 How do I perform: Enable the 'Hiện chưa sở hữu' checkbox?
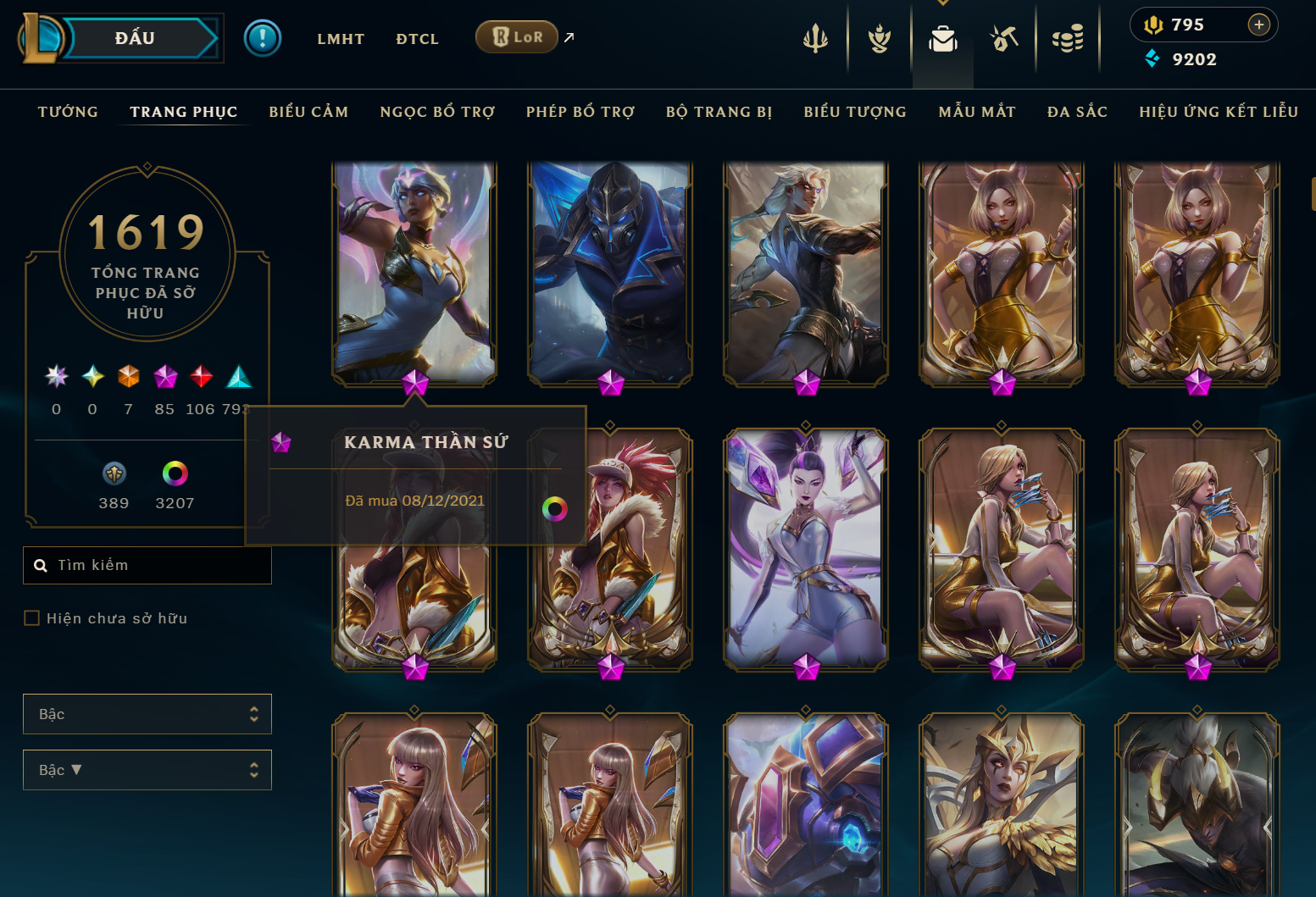tap(31, 618)
